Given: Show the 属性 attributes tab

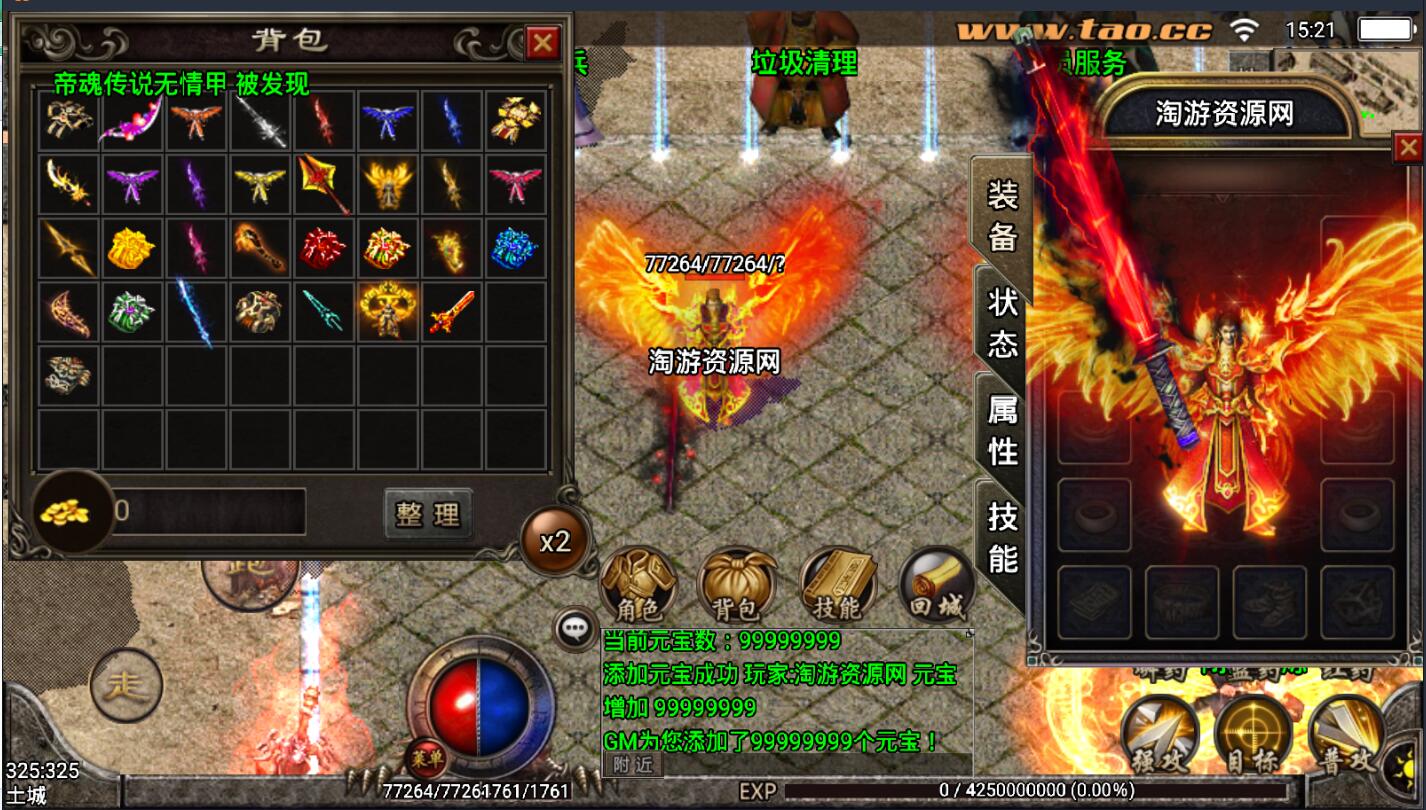Looking at the screenshot, I should pyautogui.click(x=1001, y=430).
